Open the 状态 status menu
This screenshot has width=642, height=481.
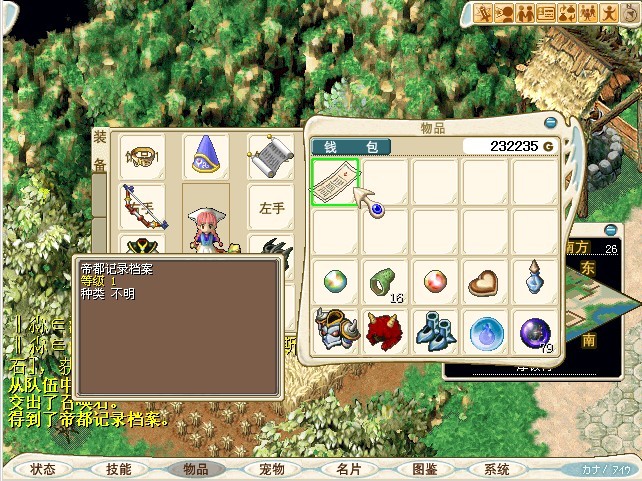pyautogui.click(x=43, y=468)
